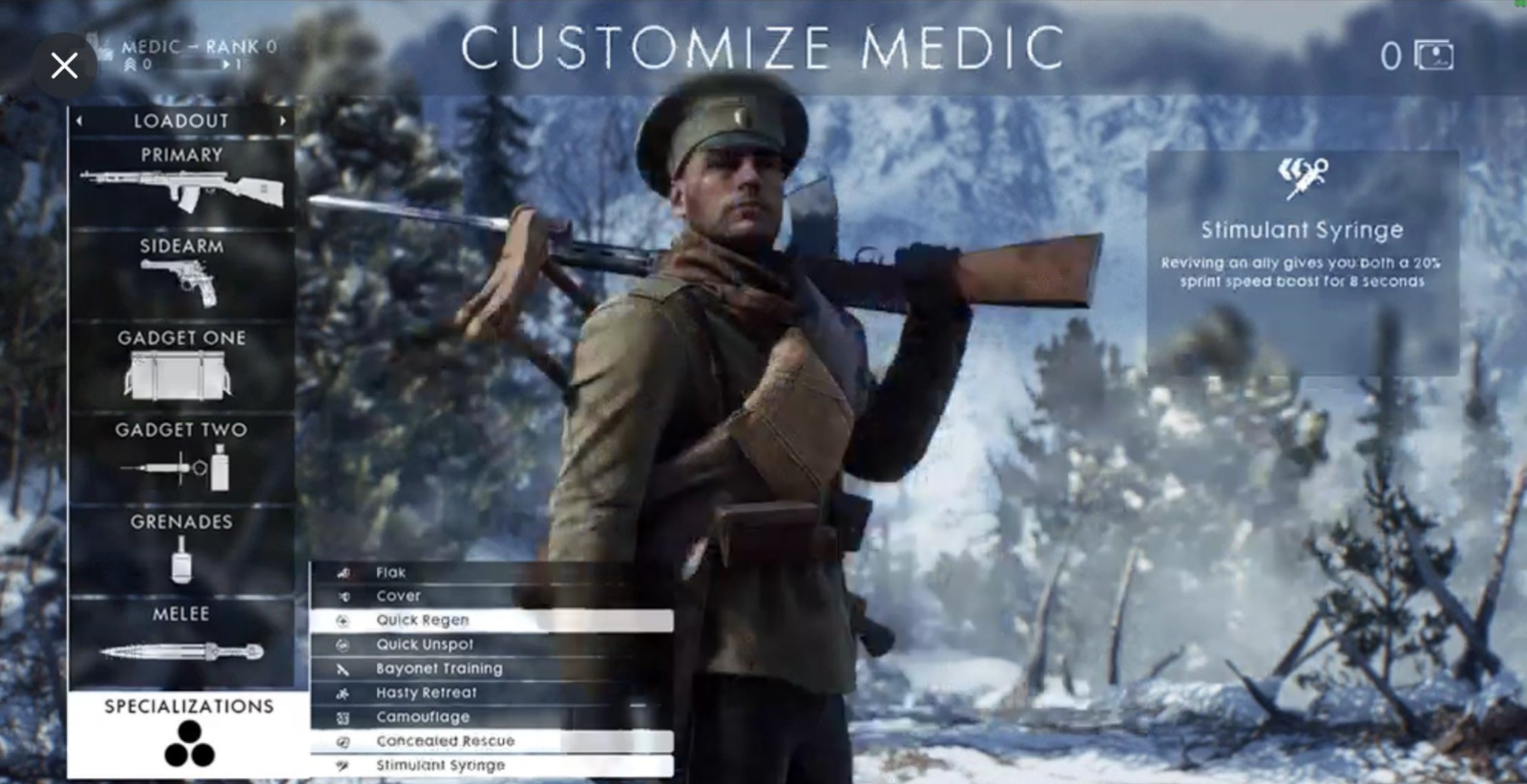Image resolution: width=1527 pixels, height=784 pixels.
Task: Select the Flak specialization icon
Action: click(x=344, y=572)
